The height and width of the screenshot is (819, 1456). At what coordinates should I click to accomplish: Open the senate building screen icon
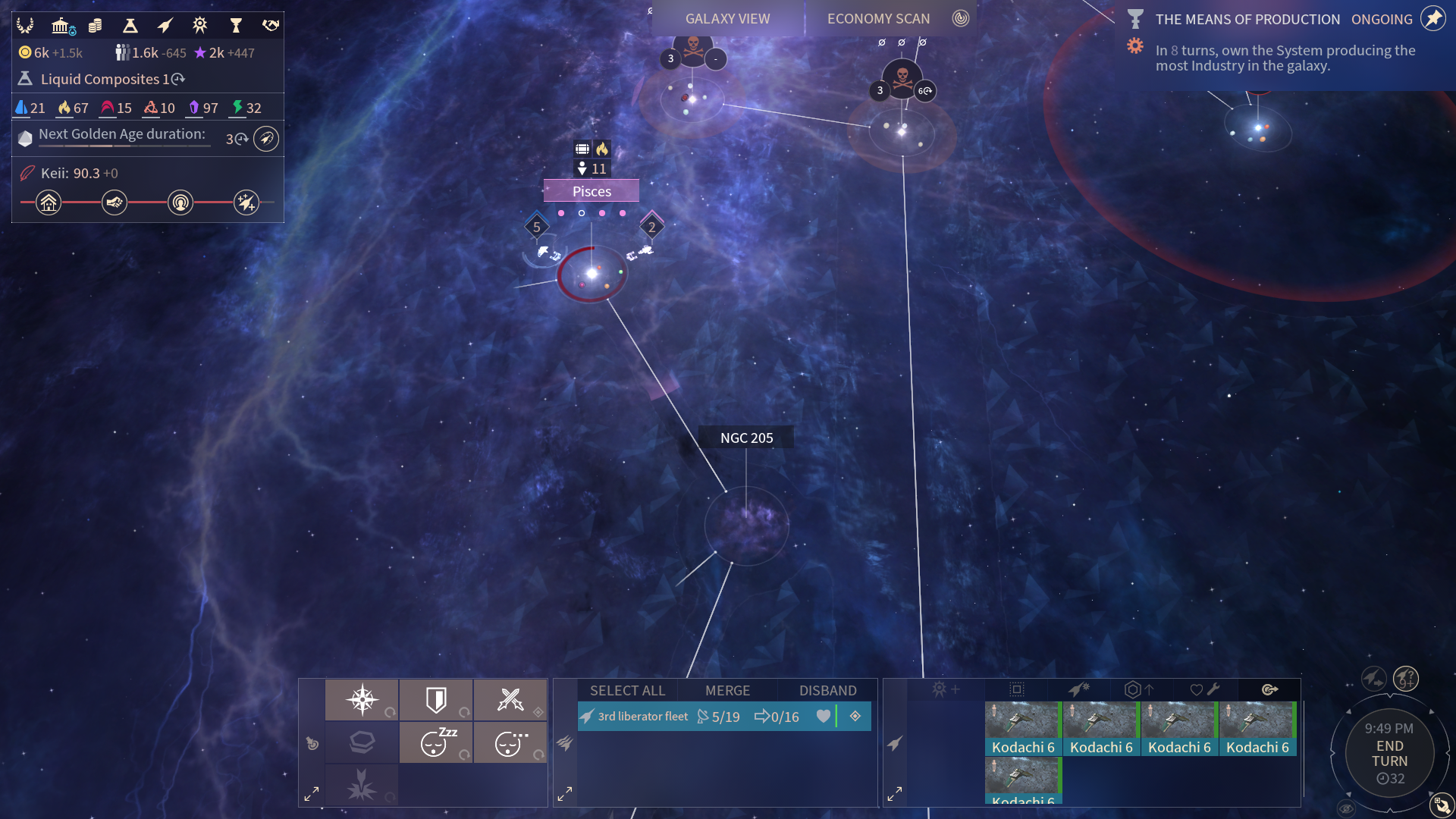pyautogui.click(x=61, y=27)
